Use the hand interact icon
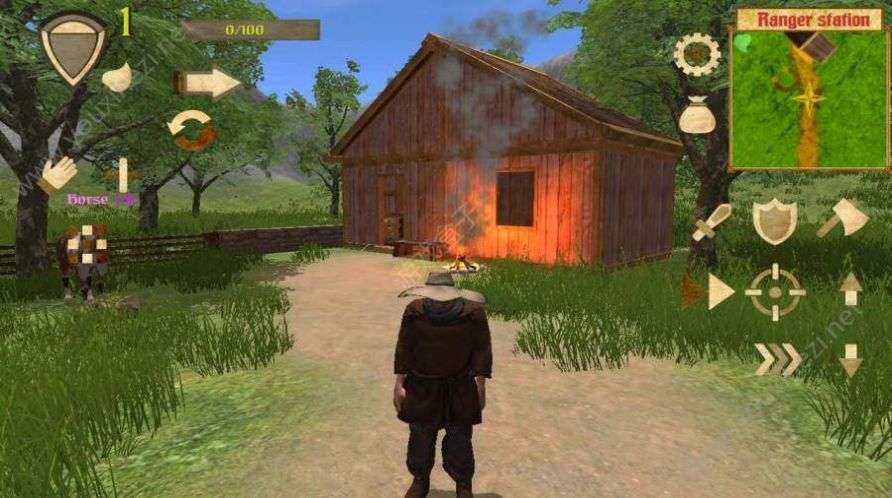The image size is (892, 498). tap(58, 174)
